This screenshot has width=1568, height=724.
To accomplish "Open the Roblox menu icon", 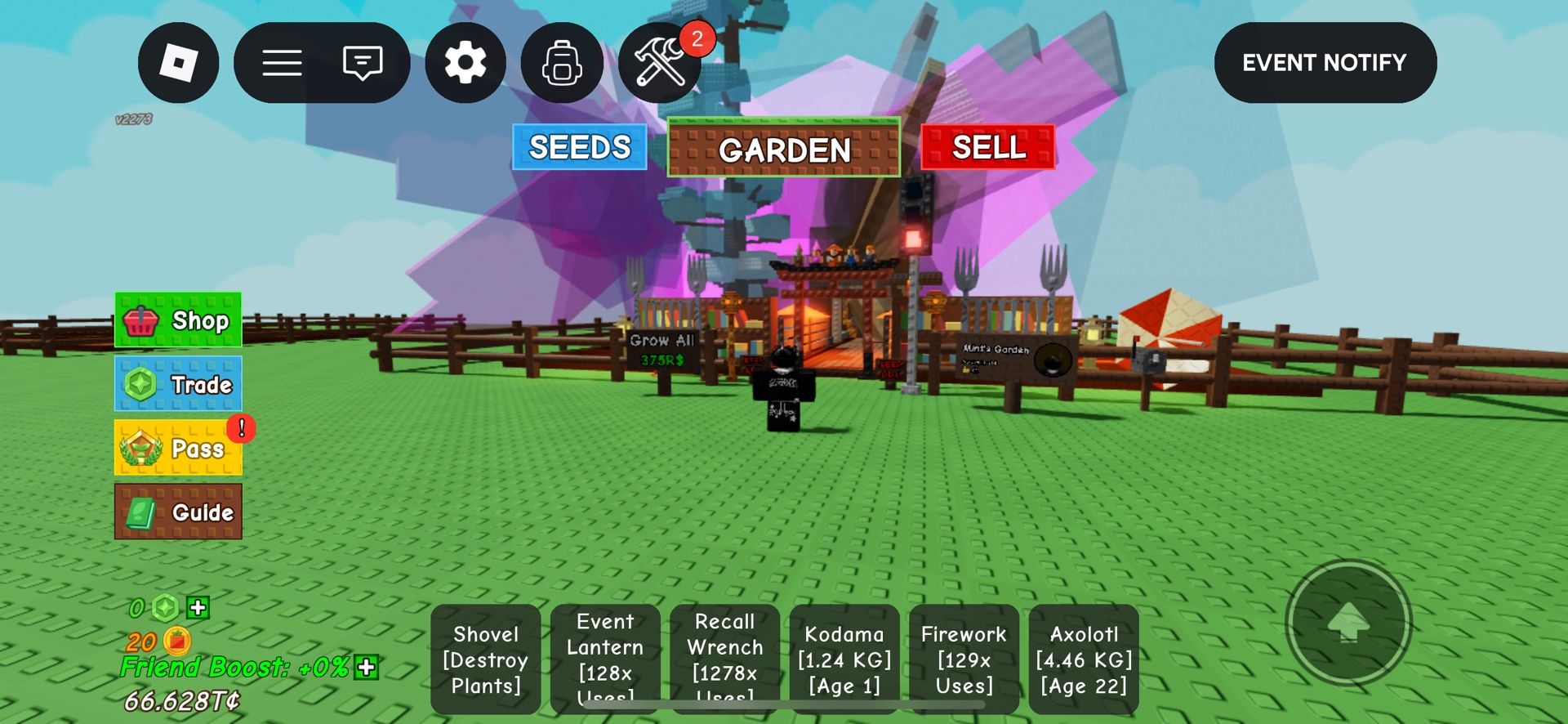I will [x=178, y=62].
